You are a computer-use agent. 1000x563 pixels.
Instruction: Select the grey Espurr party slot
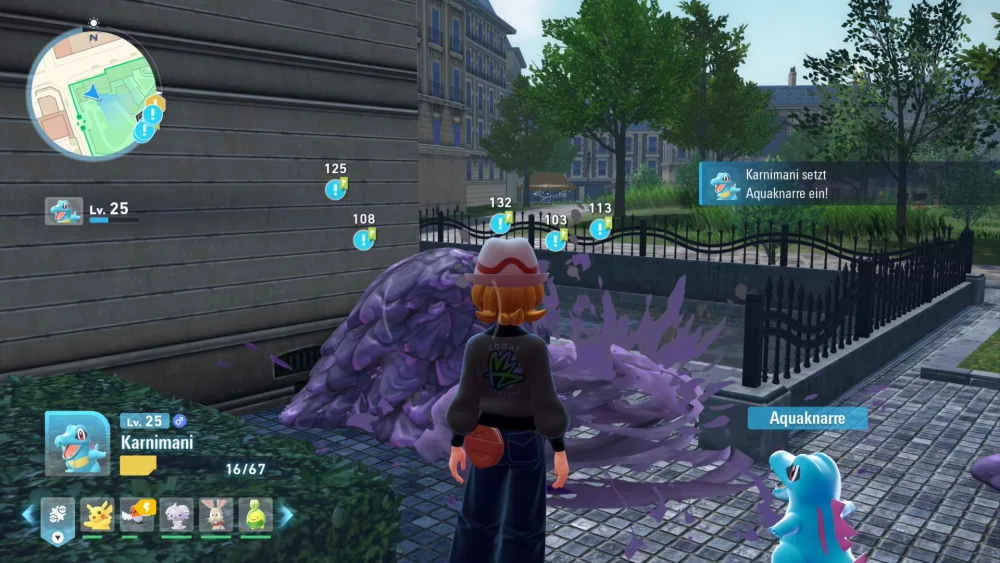point(176,515)
